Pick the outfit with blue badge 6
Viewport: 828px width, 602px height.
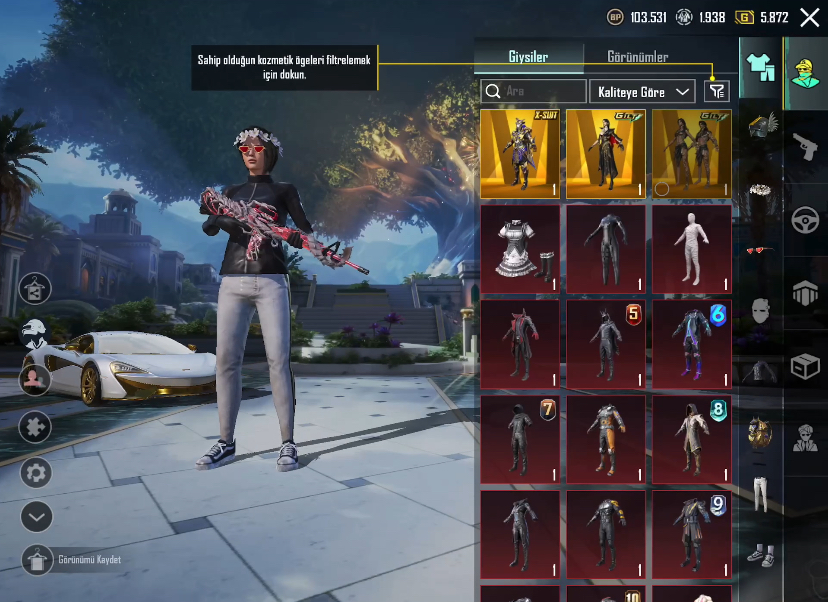692,344
